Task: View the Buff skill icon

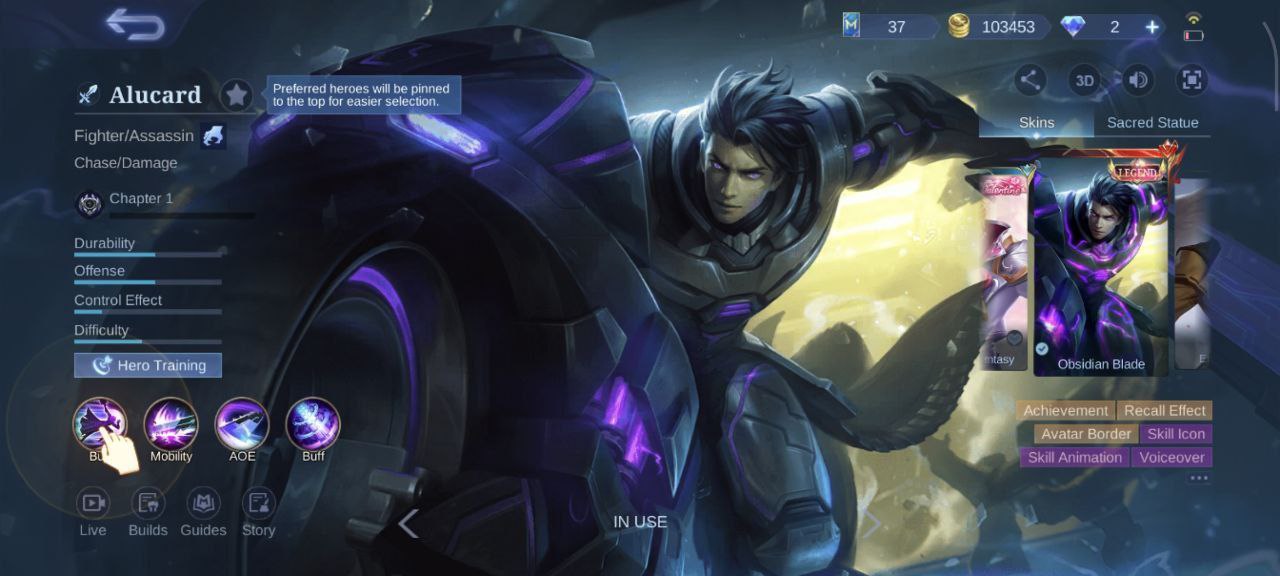Action: coord(313,424)
